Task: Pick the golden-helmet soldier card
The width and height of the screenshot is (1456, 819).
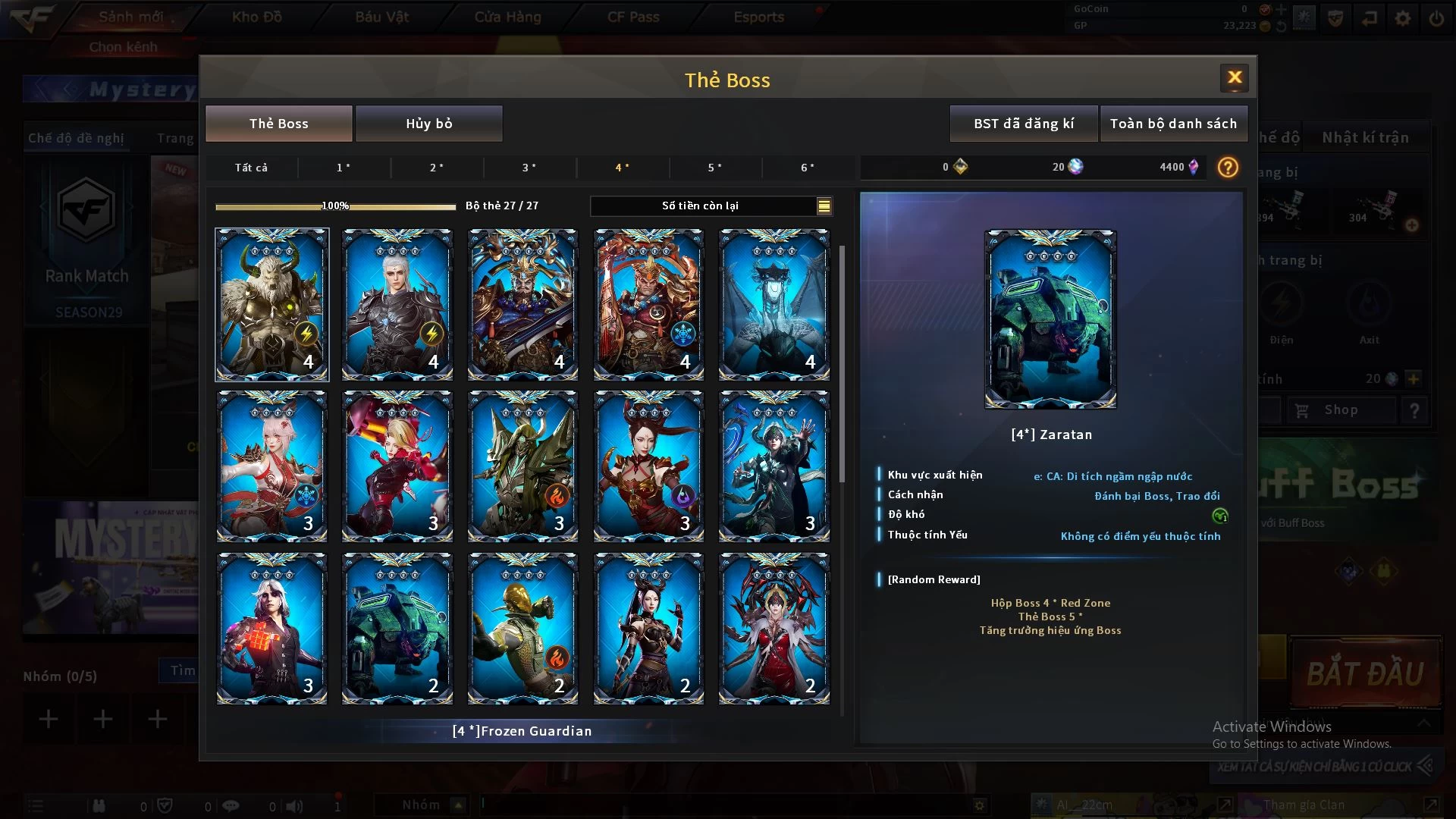Action: (x=522, y=628)
